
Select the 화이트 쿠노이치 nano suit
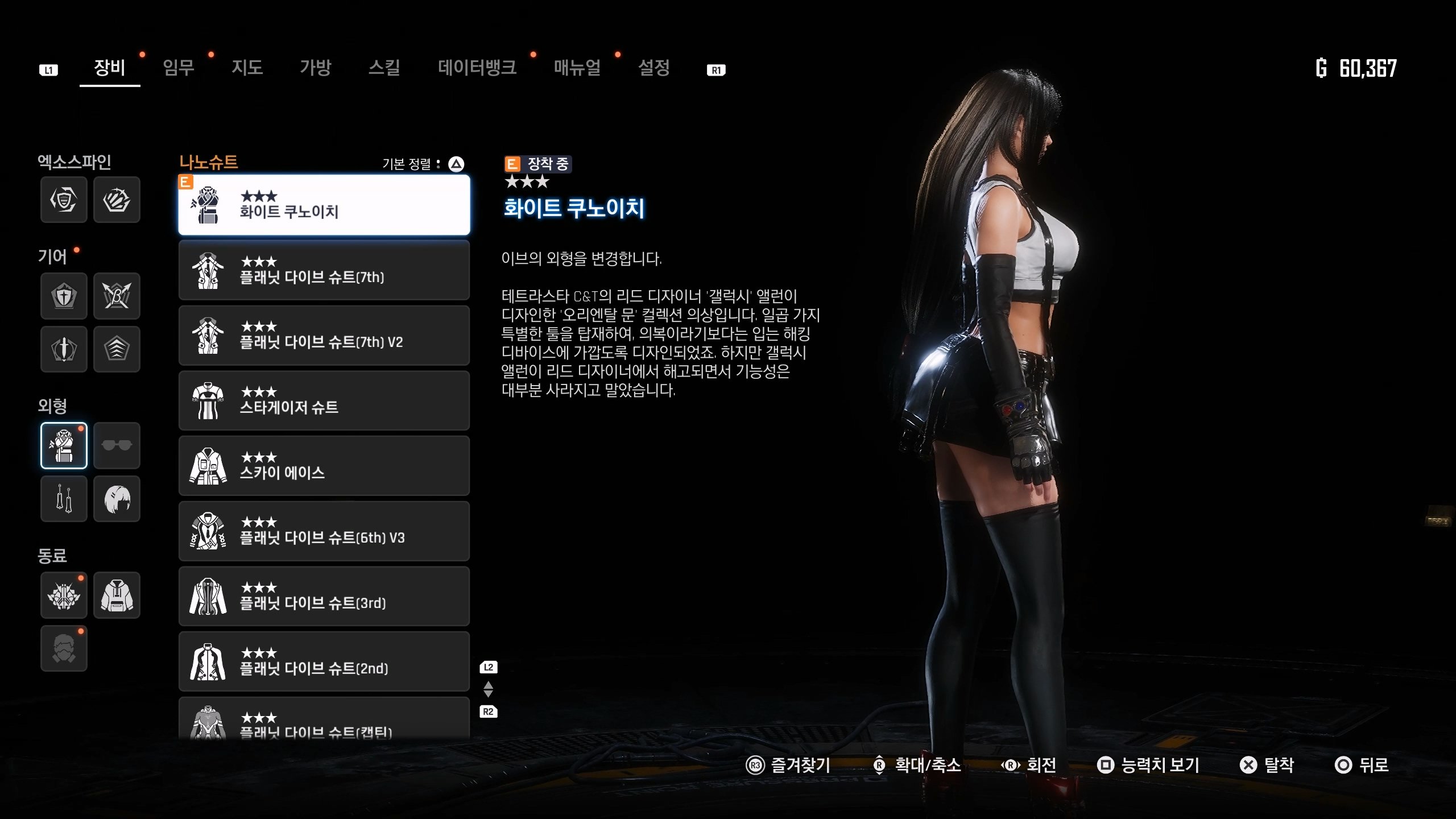(x=324, y=205)
